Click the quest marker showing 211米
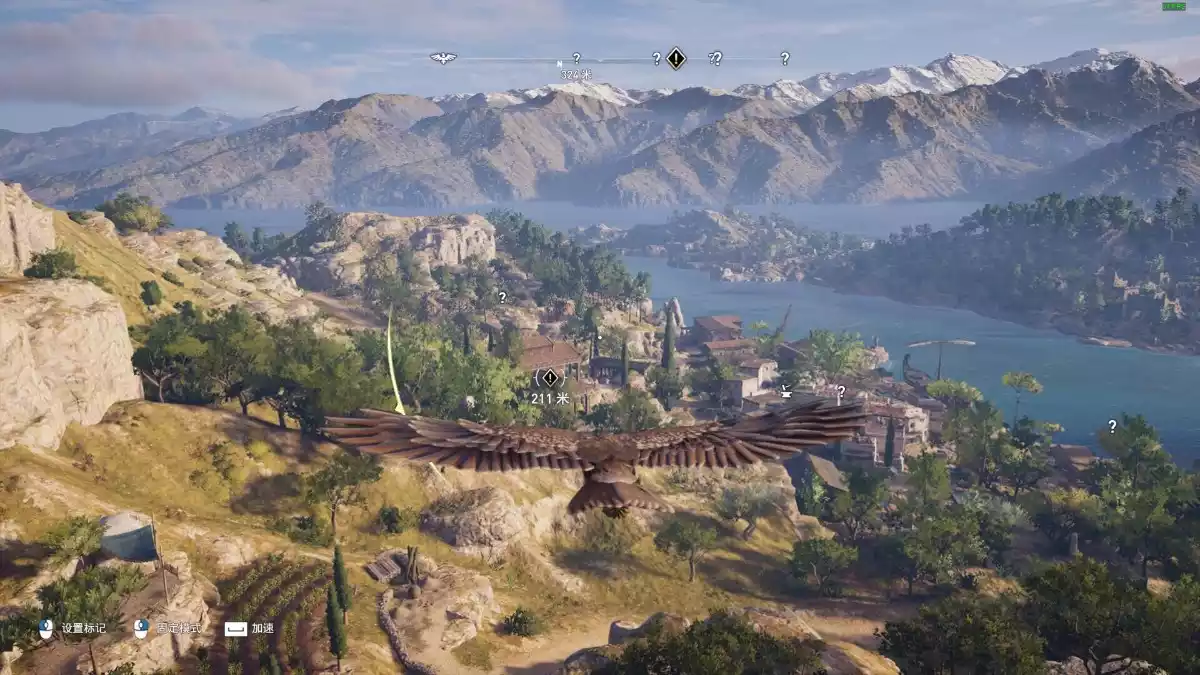 (x=549, y=377)
